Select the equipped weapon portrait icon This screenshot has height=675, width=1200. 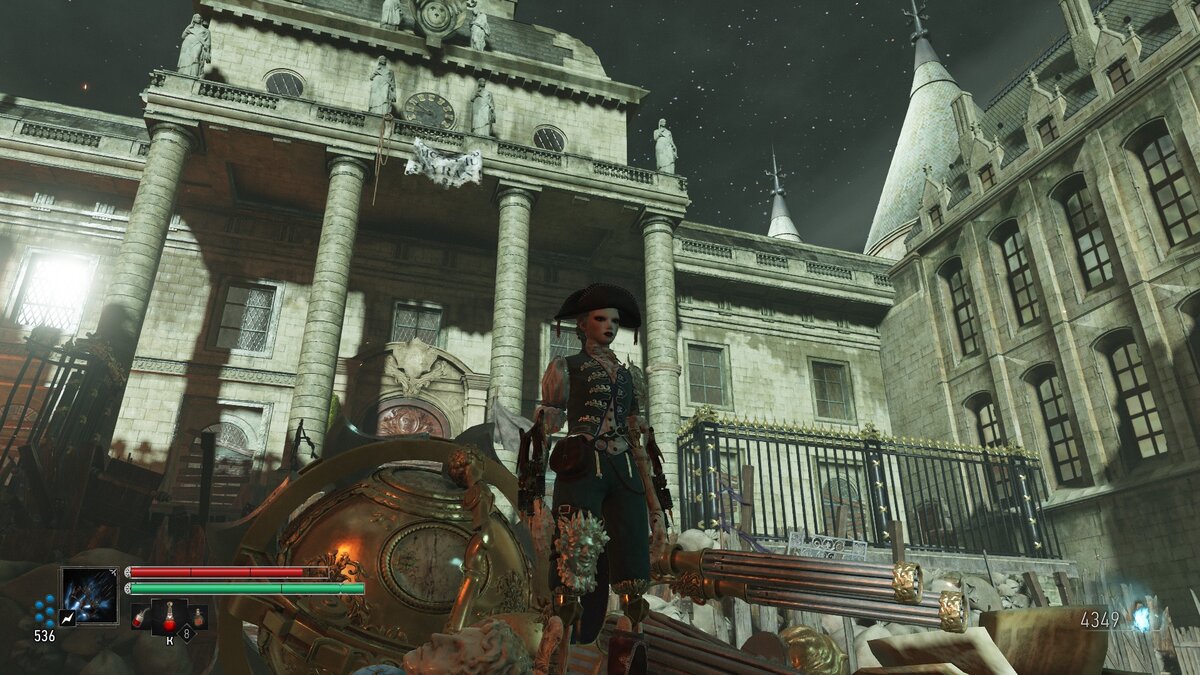(x=89, y=595)
